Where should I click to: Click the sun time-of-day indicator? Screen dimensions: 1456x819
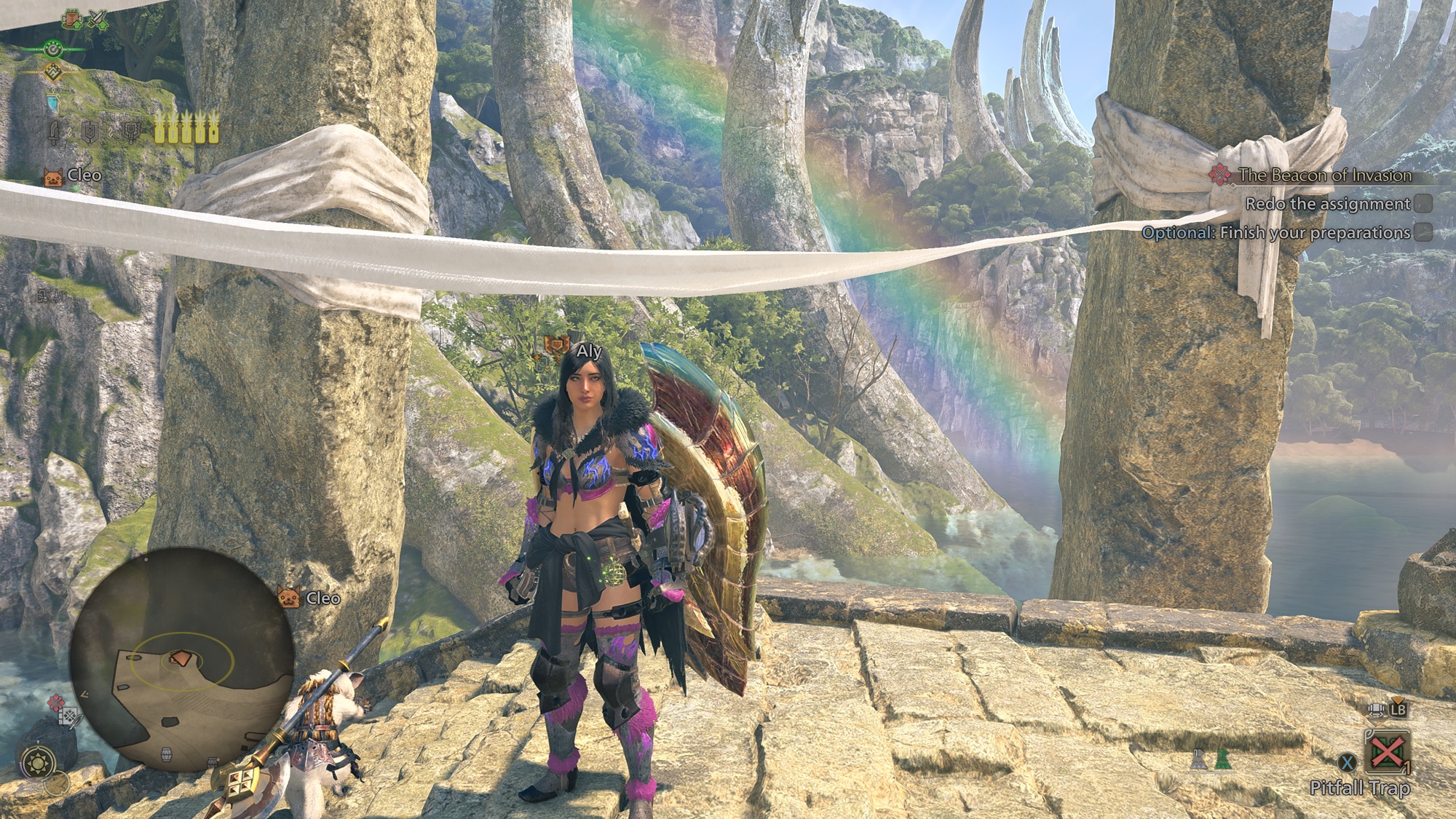click(36, 763)
